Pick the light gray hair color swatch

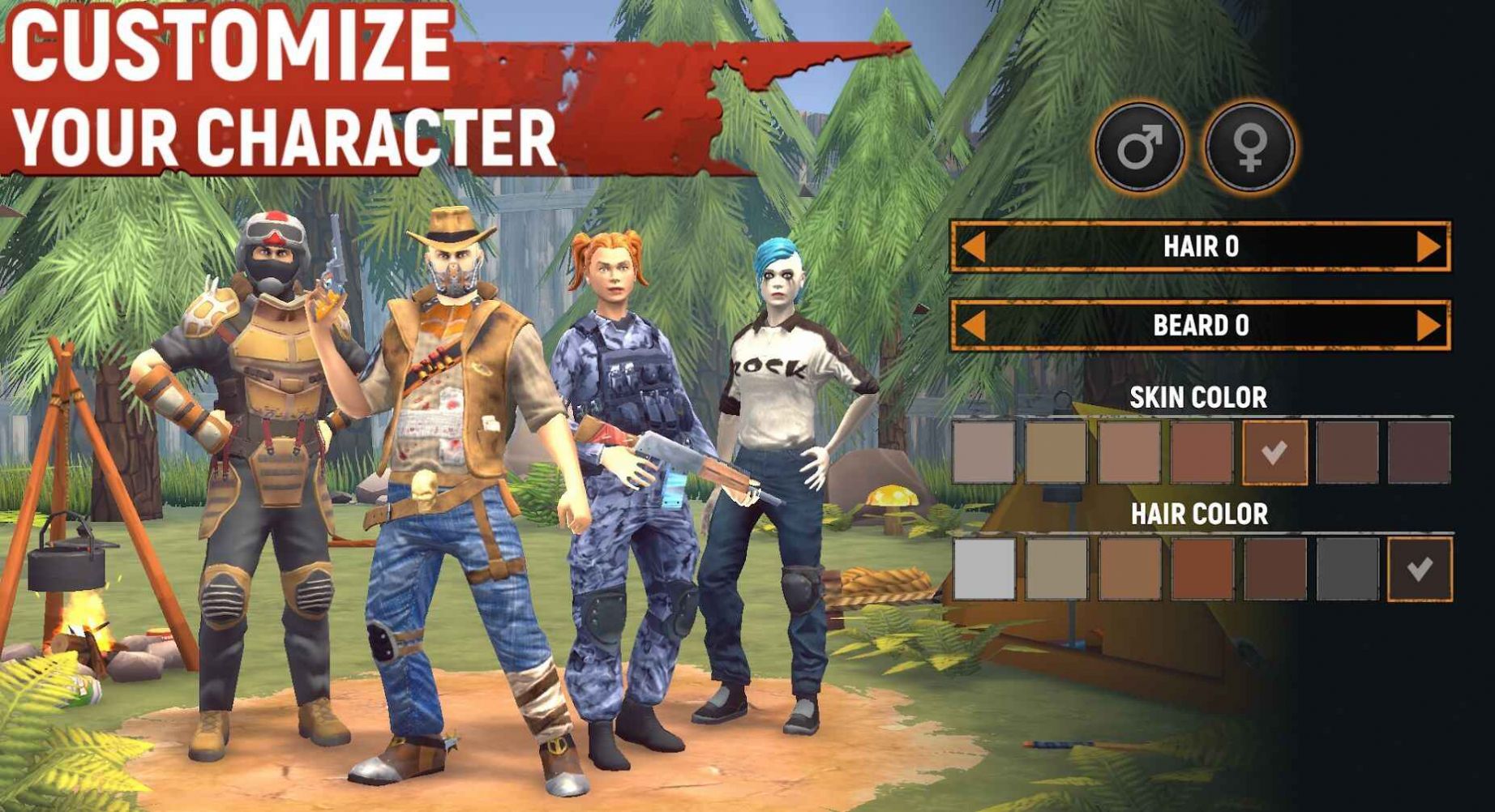[x=983, y=569]
